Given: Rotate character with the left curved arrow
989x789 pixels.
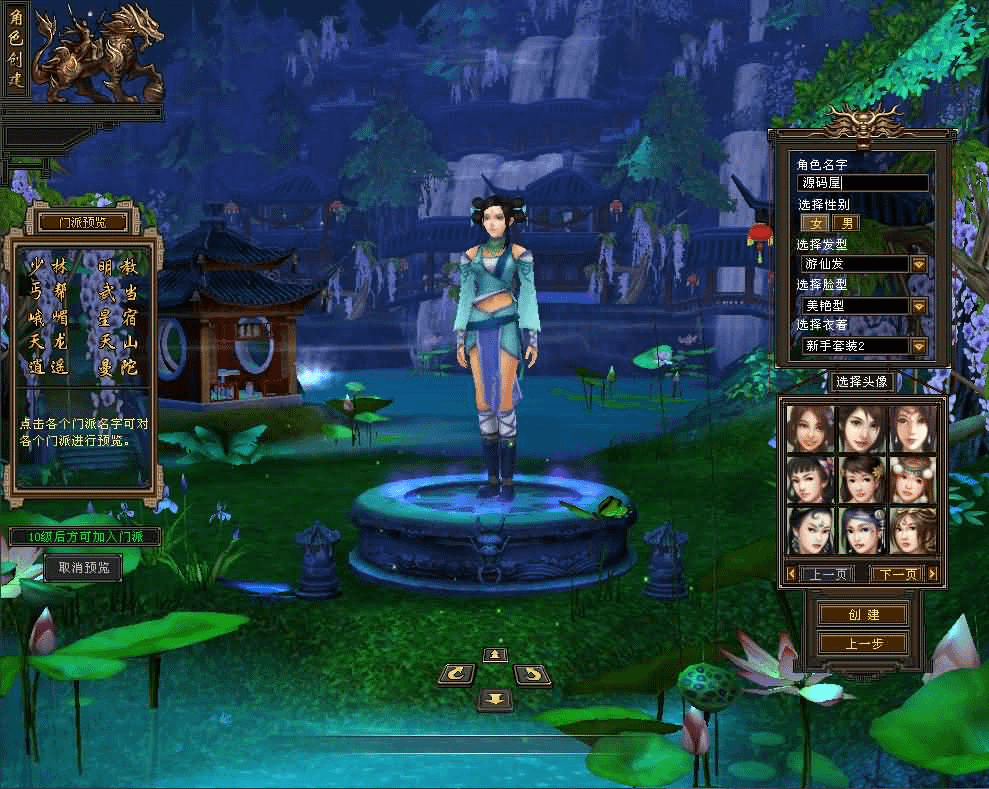Looking at the screenshot, I should point(456,675).
